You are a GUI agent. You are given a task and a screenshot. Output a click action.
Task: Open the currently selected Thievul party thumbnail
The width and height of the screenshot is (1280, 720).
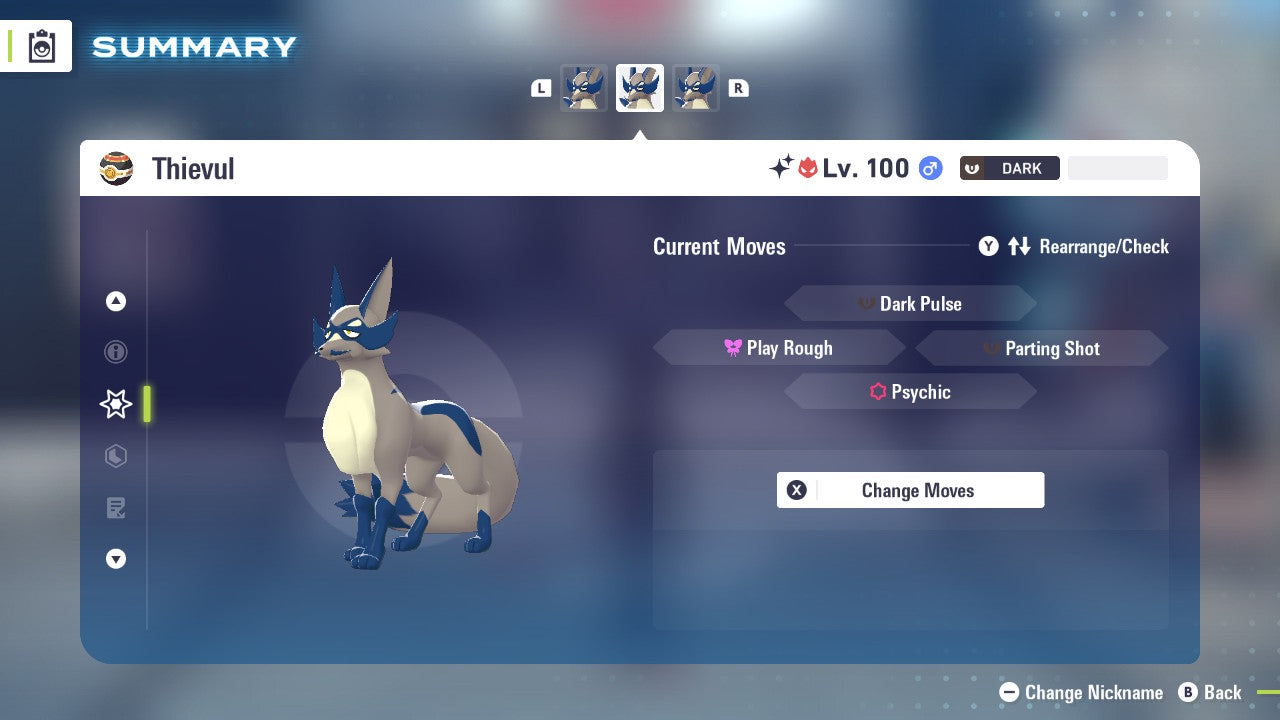pyautogui.click(x=639, y=88)
